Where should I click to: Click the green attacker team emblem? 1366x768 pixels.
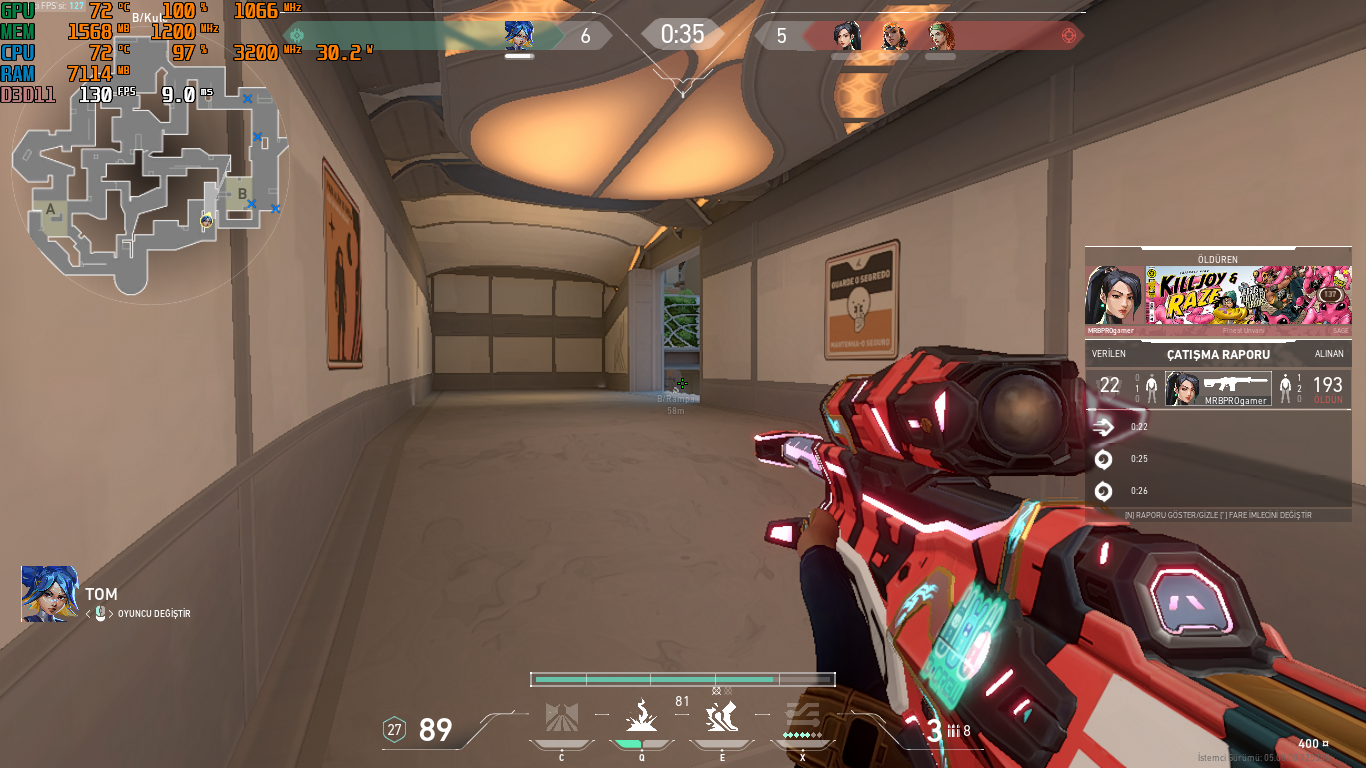click(x=296, y=36)
